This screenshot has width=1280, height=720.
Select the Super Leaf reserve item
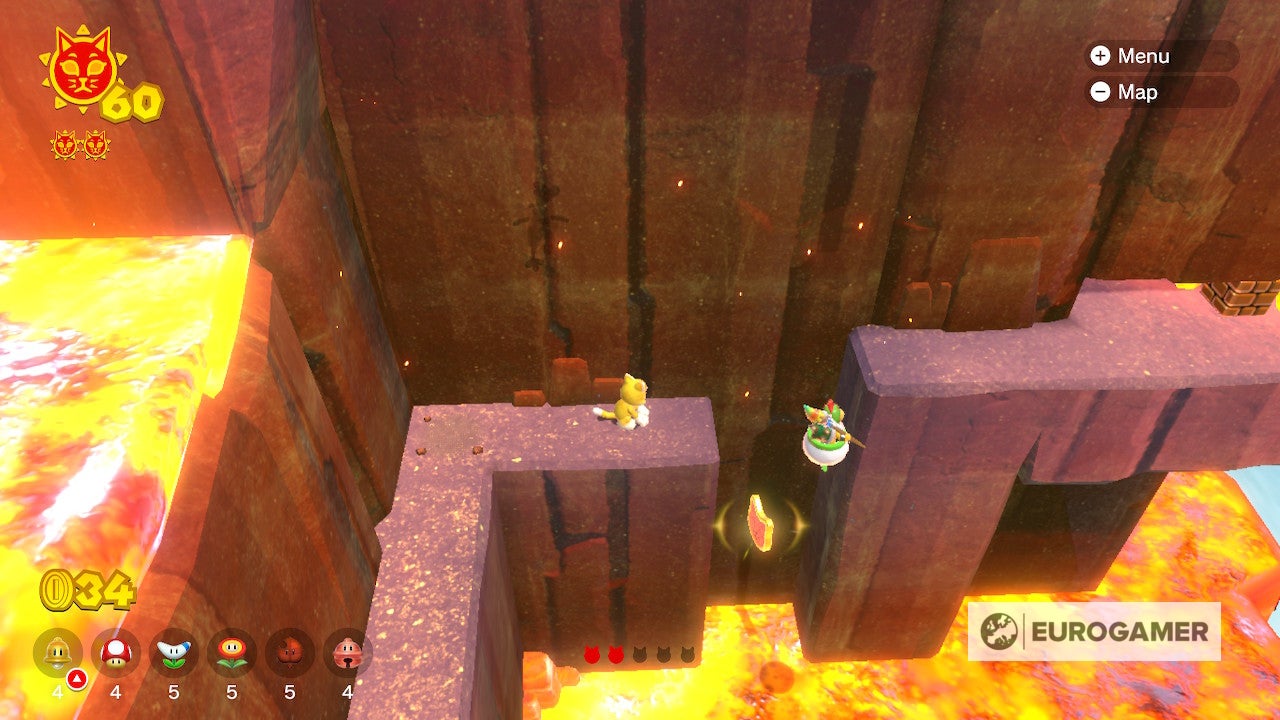point(290,653)
